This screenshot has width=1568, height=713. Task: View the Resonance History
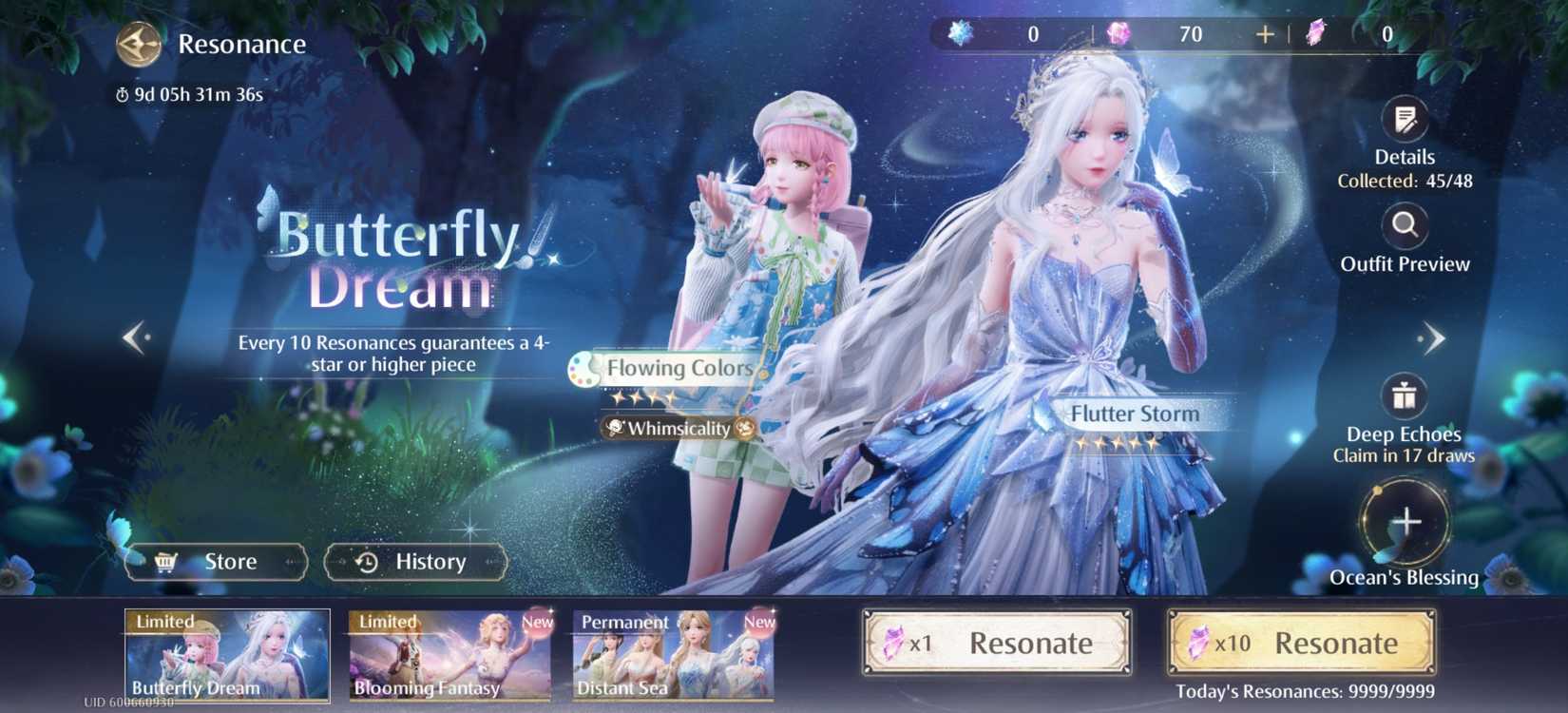[x=415, y=562]
